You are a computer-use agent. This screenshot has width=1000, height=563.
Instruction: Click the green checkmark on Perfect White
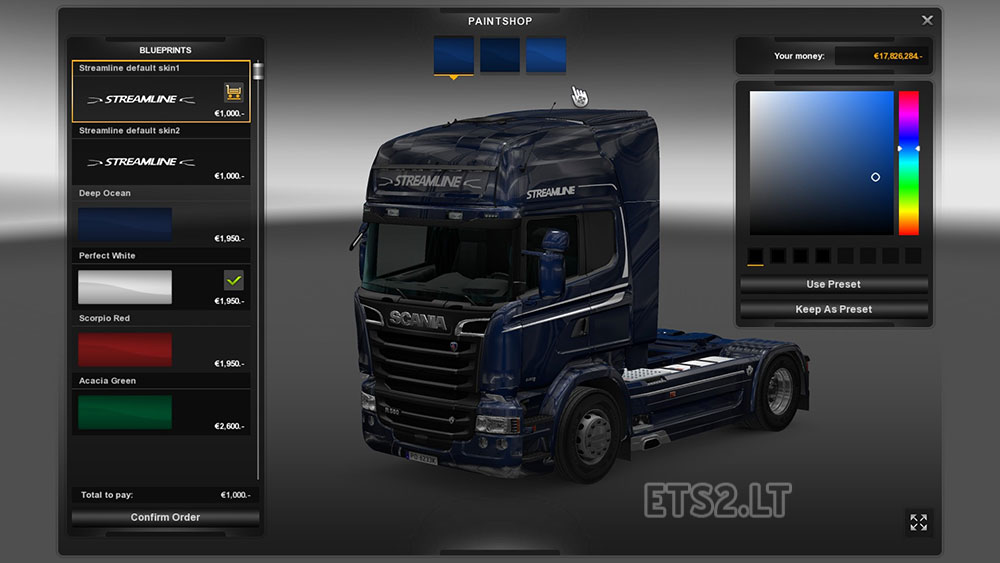point(234,281)
